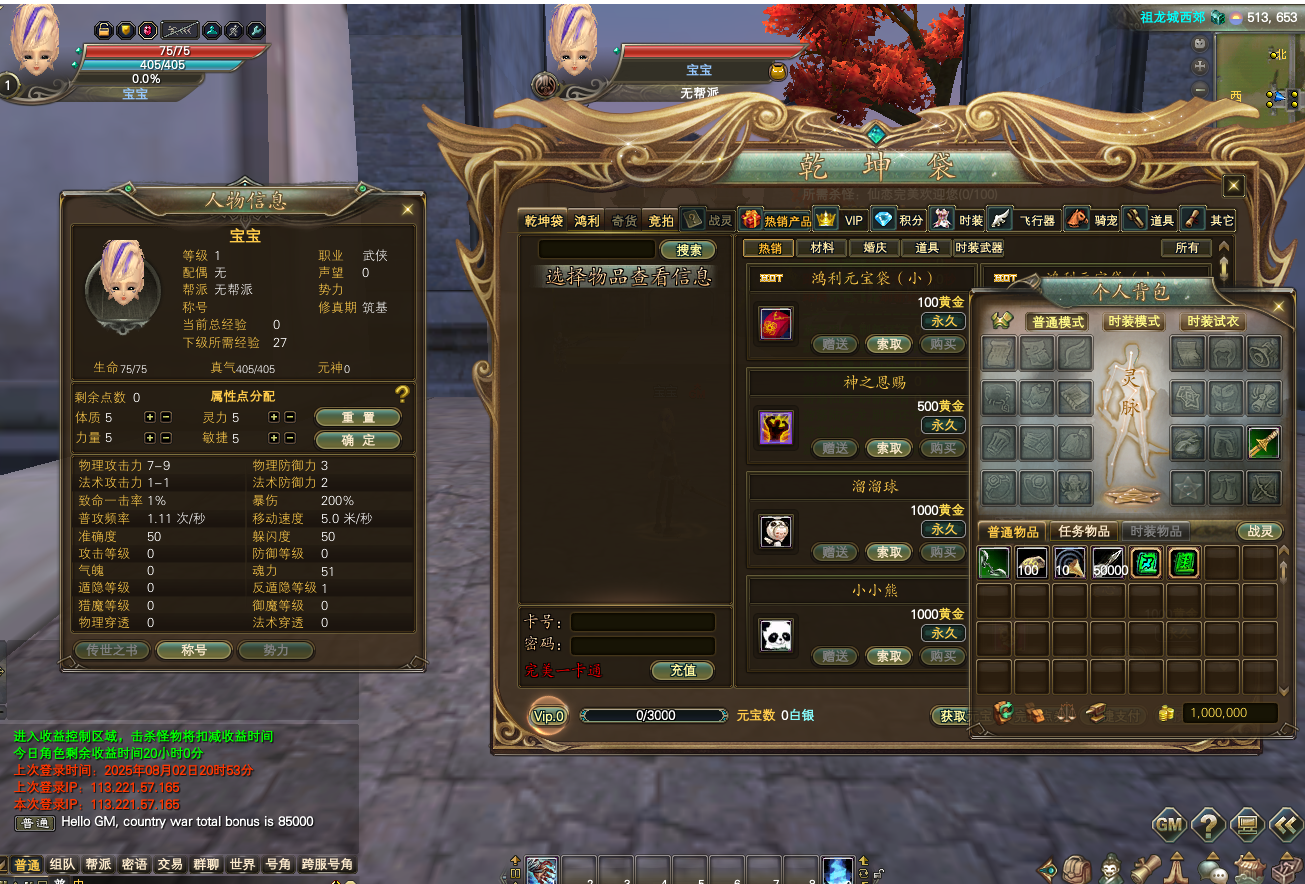The height and width of the screenshot is (884, 1305).
Task: Open the 任务物品 quest items tab
Action: click(x=1084, y=532)
